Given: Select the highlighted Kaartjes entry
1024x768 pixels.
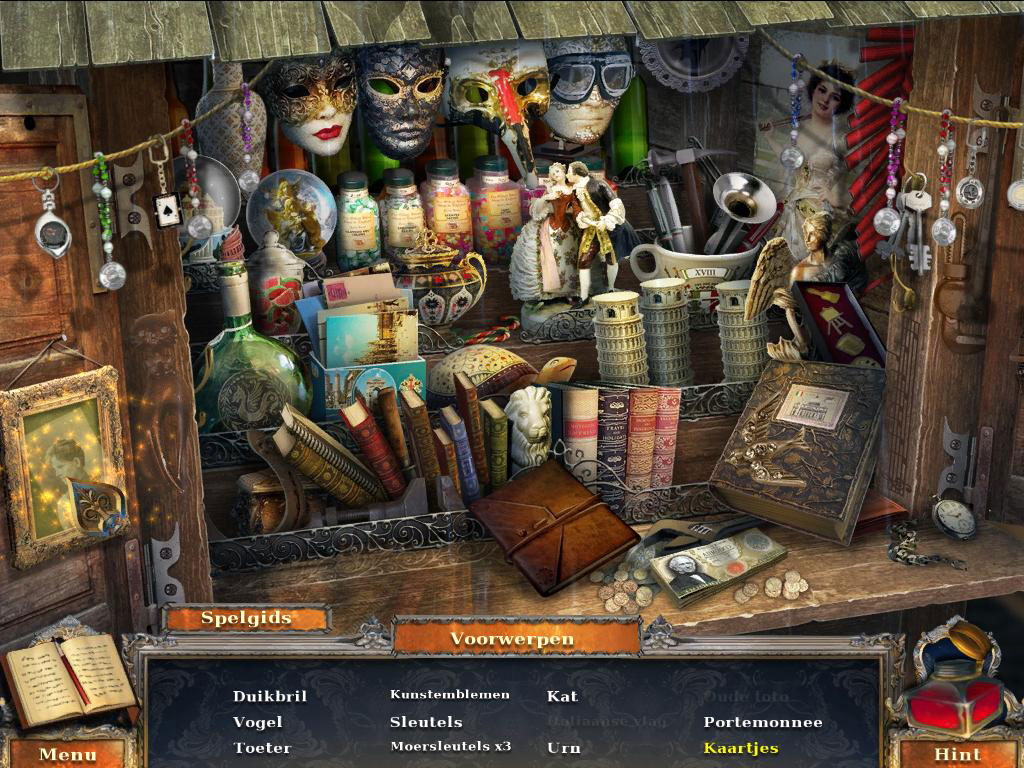Looking at the screenshot, I should click(x=740, y=748).
